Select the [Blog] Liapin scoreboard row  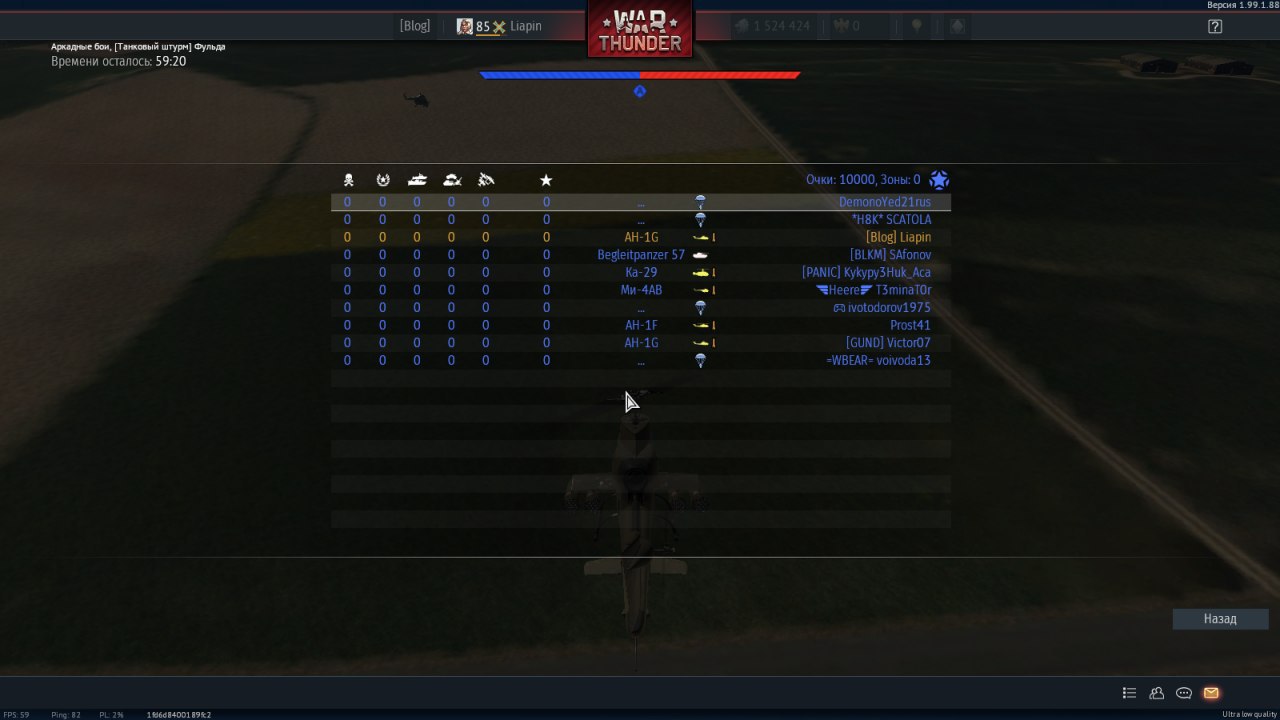tap(897, 237)
